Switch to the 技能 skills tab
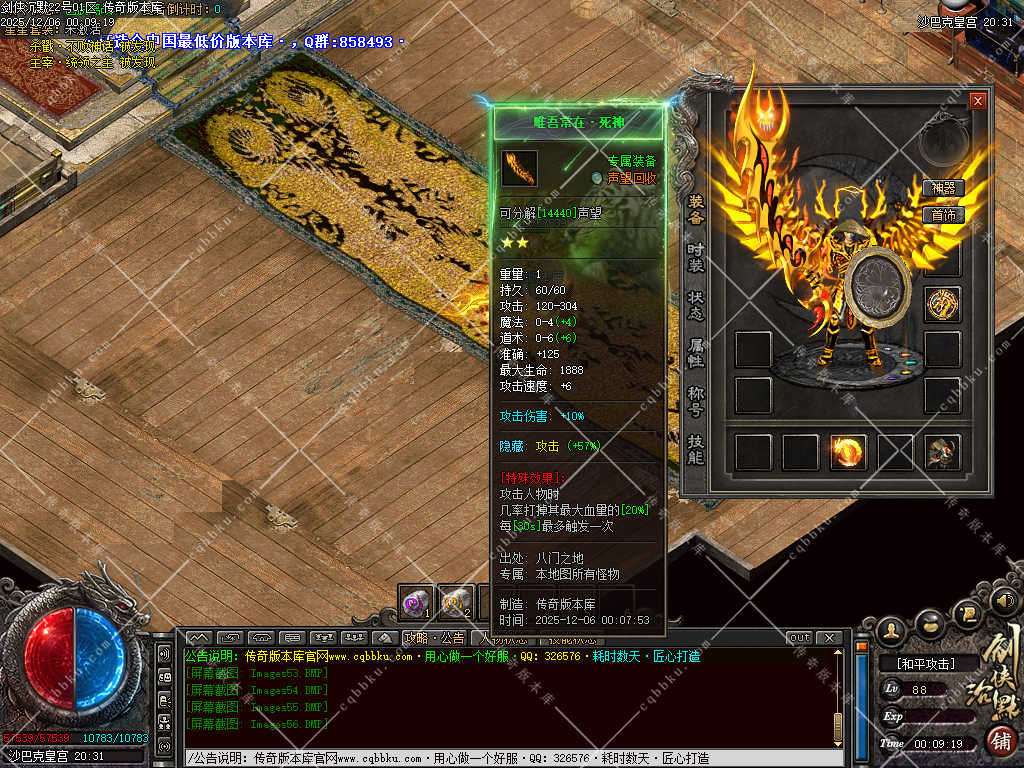Image resolution: width=1024 pixels, height=768 pixels. 696,449
